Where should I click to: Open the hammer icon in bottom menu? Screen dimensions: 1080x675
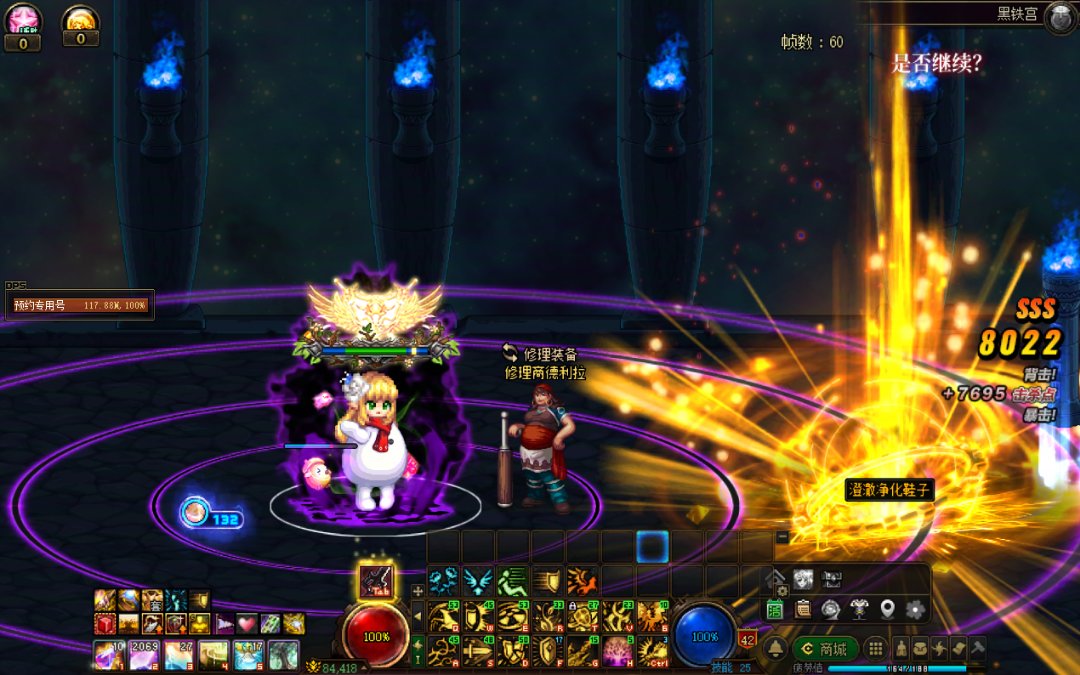976,648
